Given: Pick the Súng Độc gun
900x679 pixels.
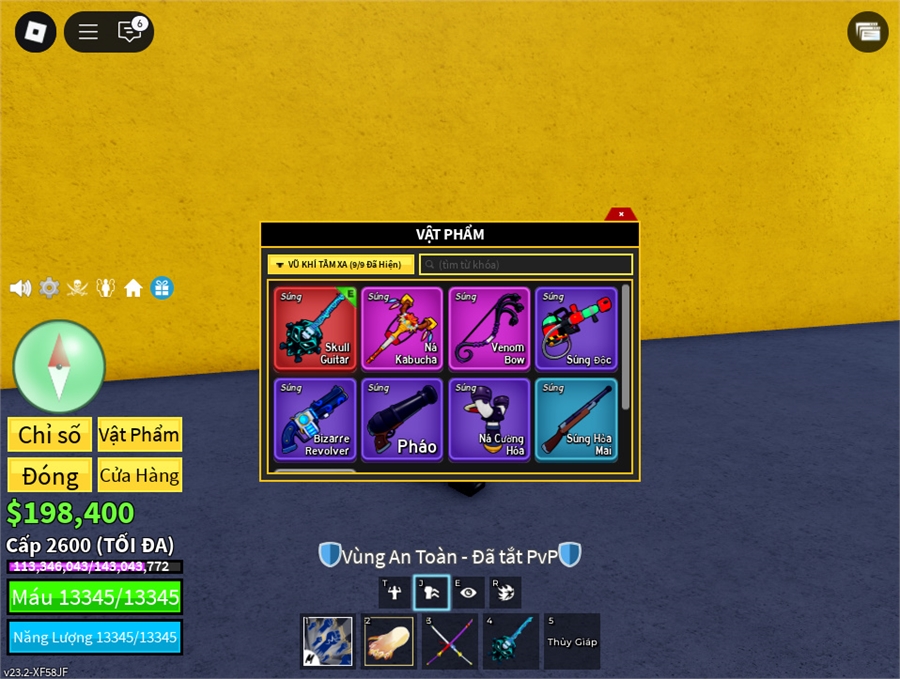Looking at the screenshot, I should tap(575, 329).
